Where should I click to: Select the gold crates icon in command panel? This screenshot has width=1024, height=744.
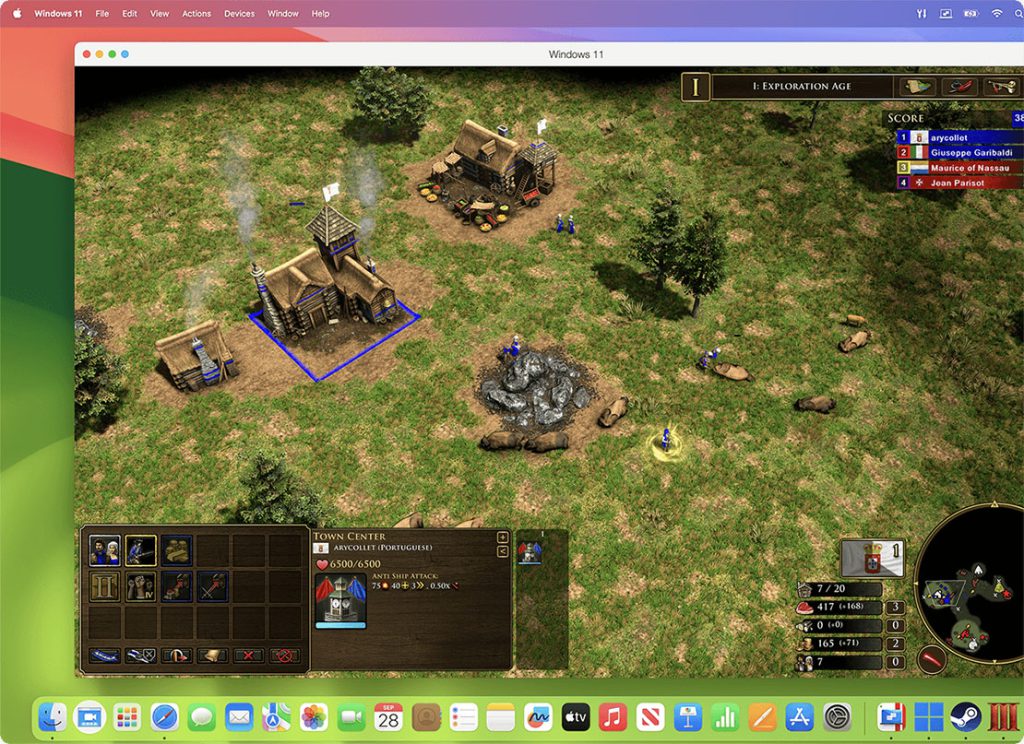177,550
